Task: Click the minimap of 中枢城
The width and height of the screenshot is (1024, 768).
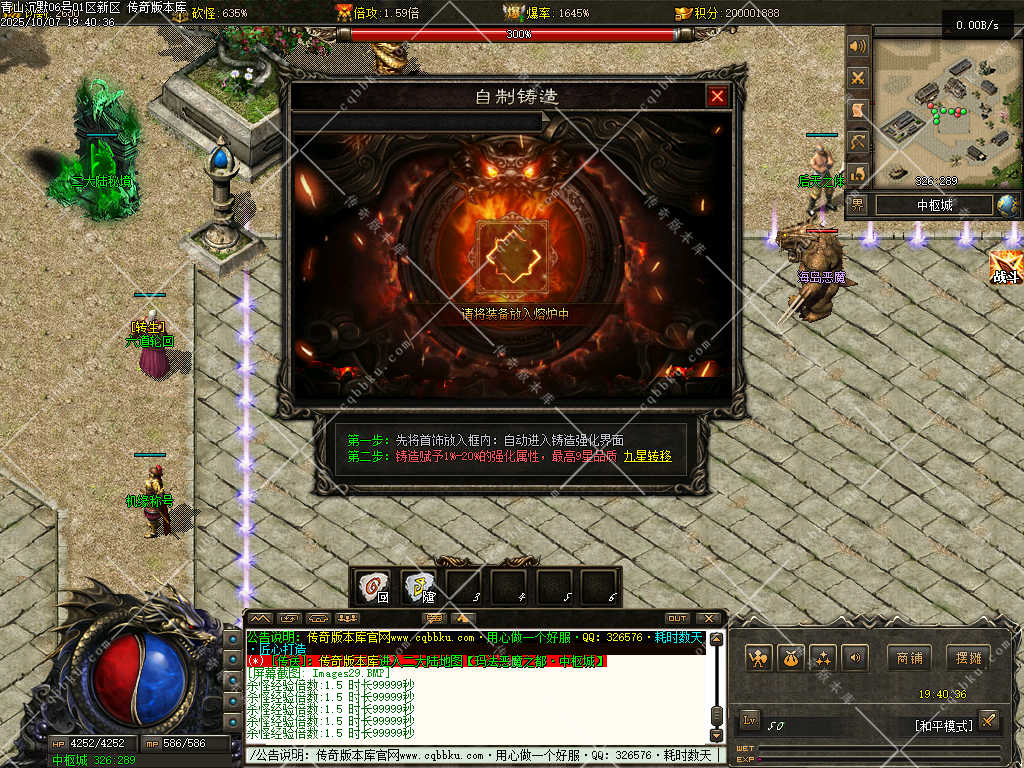Action: (x=945, y=108)
